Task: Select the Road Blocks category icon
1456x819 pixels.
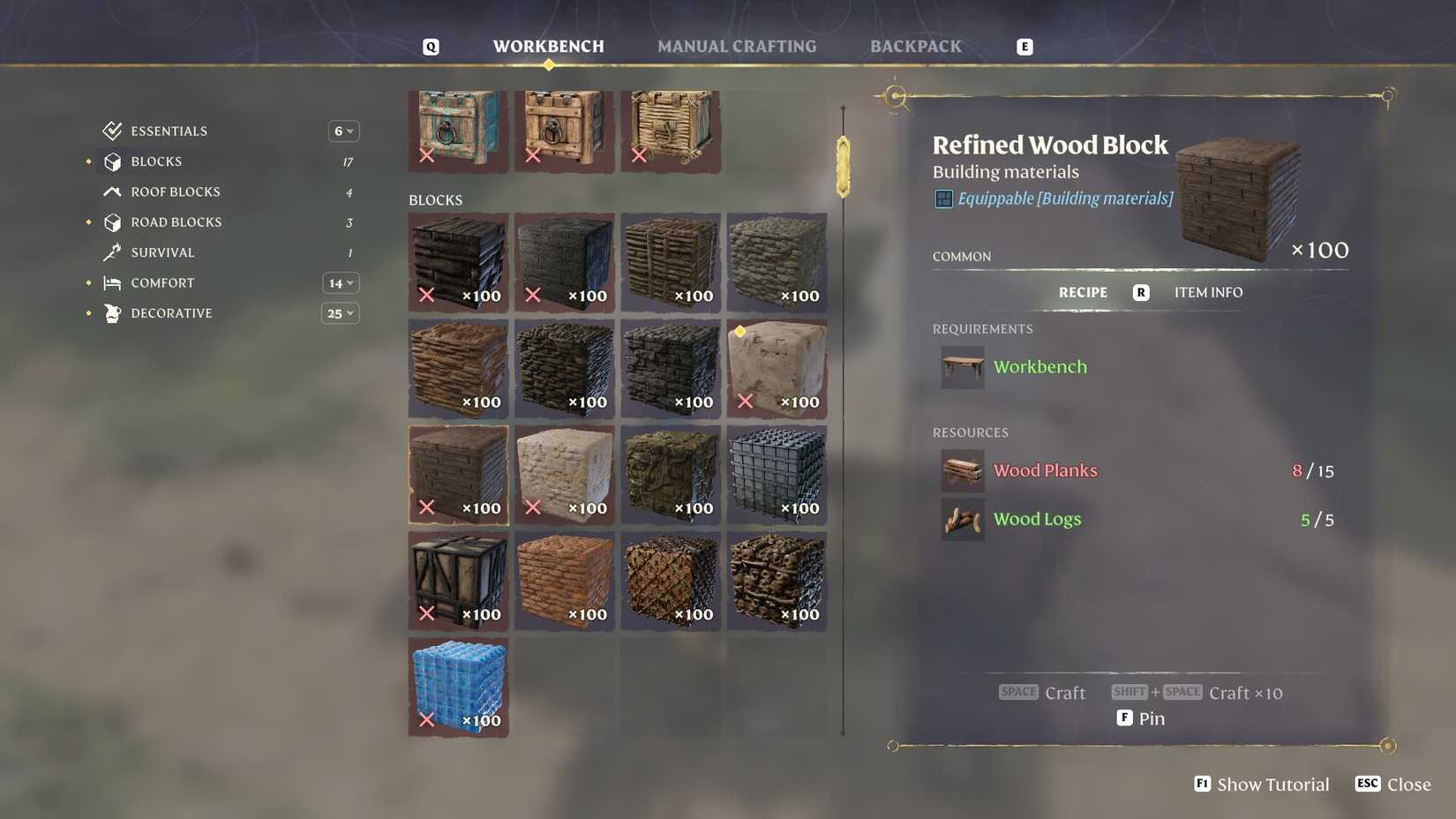Action: coord(112,222)
